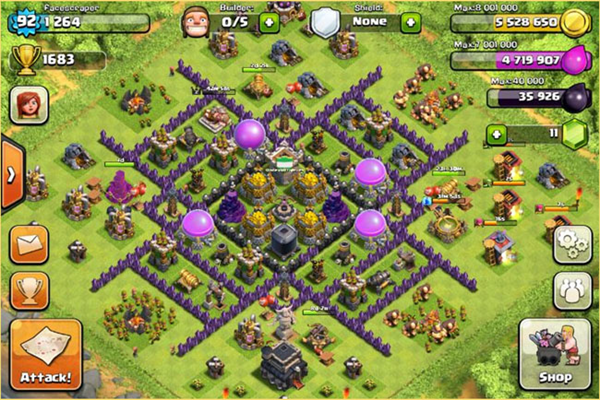Click the plus button beside Shield
The height and width of the screenshot is (400, 600).
coord(408,21)
